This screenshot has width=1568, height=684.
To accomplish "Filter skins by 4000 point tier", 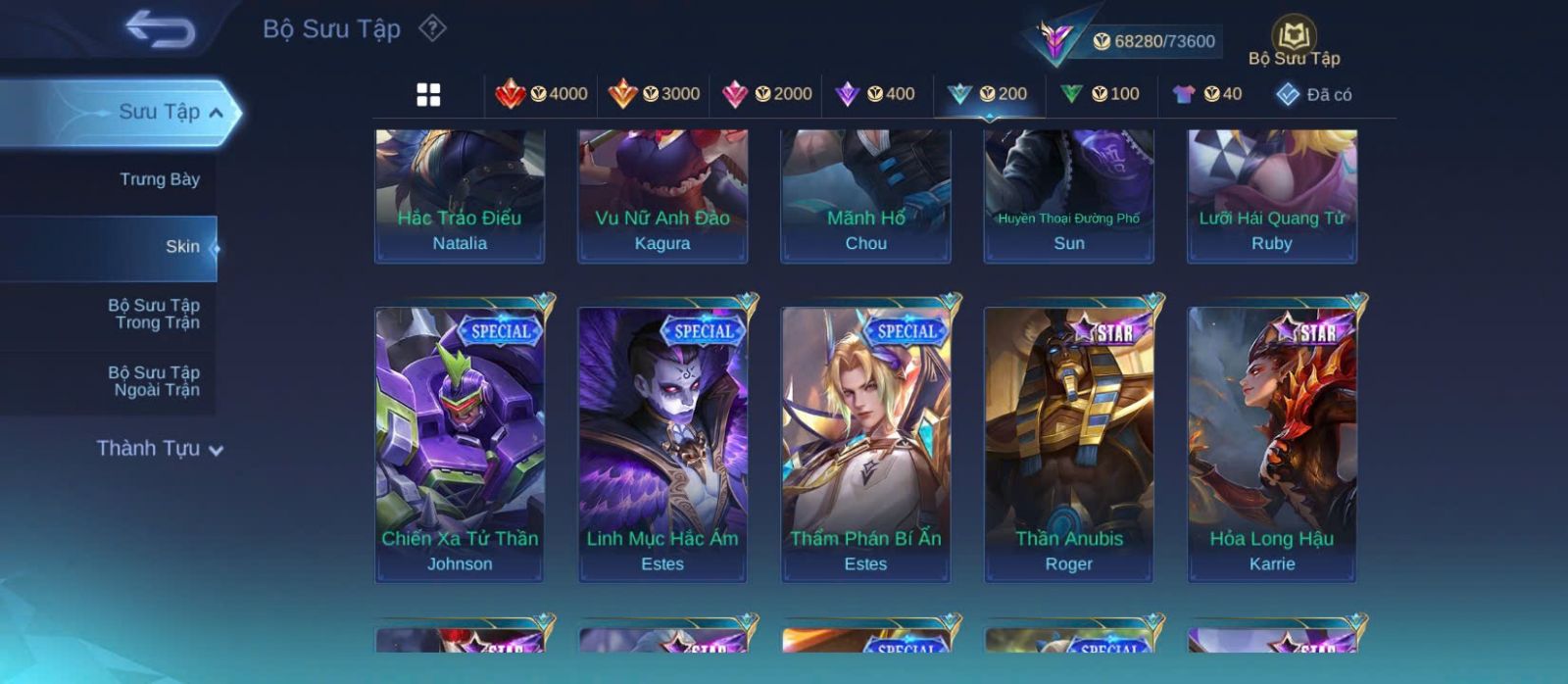I will click(542, 94).
